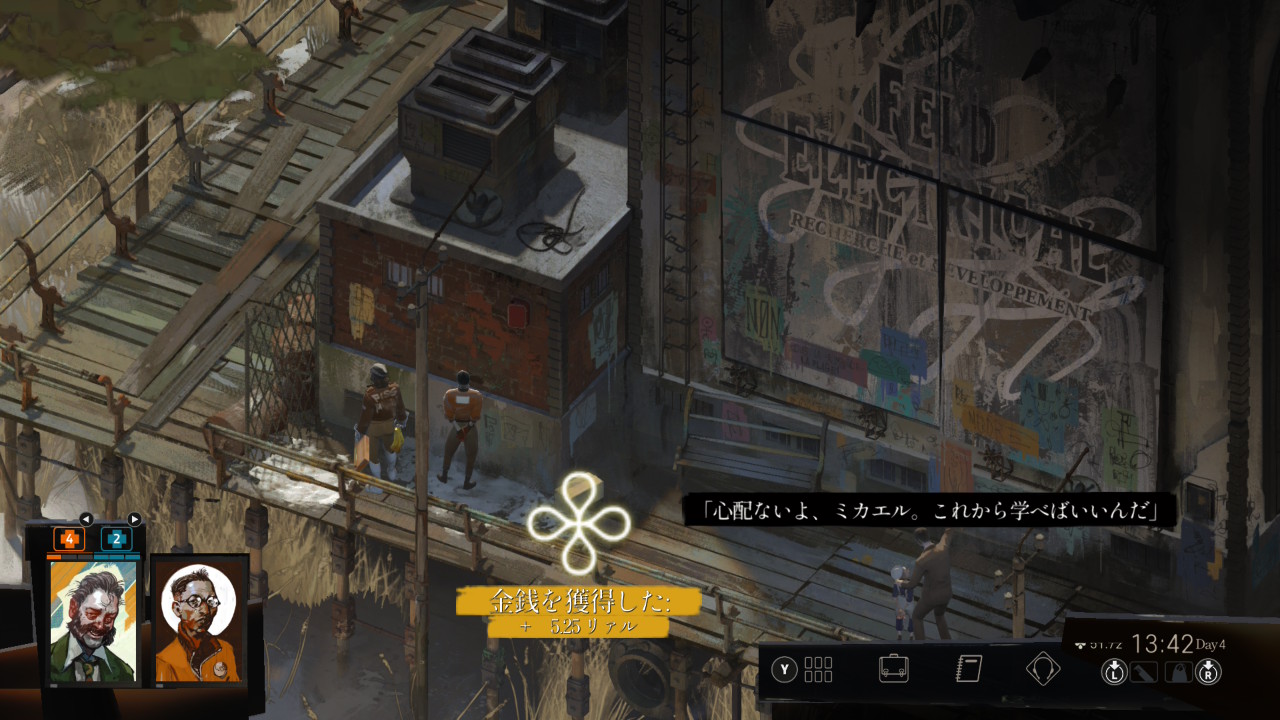Open the six-square grid menu
Screen dimensions: 1280x720
pos(818,669)
